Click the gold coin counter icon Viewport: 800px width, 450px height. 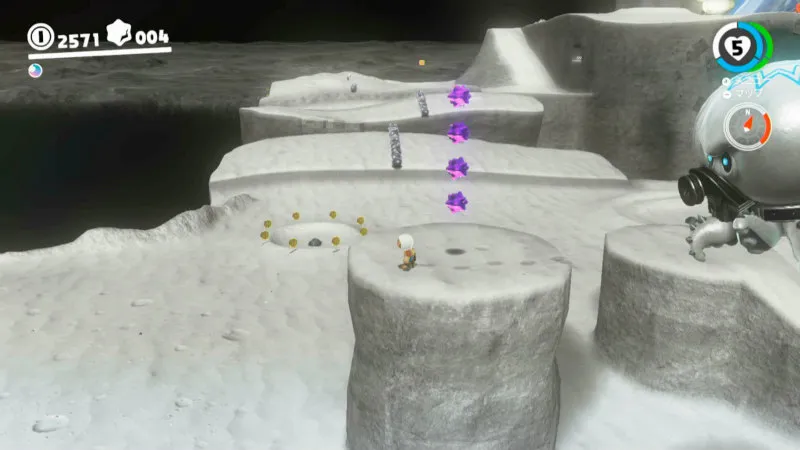tap(41, 39)
